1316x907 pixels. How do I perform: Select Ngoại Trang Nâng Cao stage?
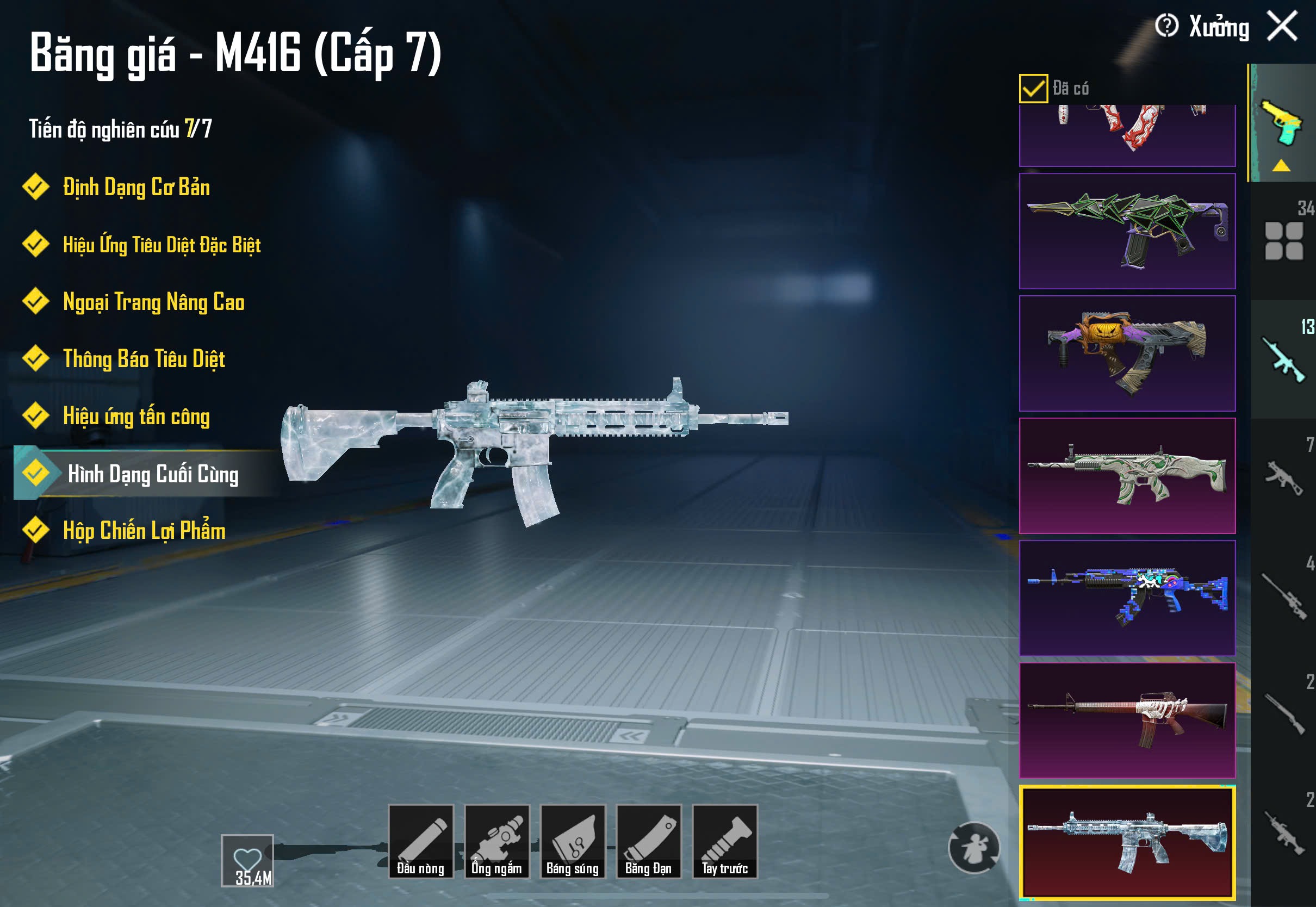coord(153,302)
